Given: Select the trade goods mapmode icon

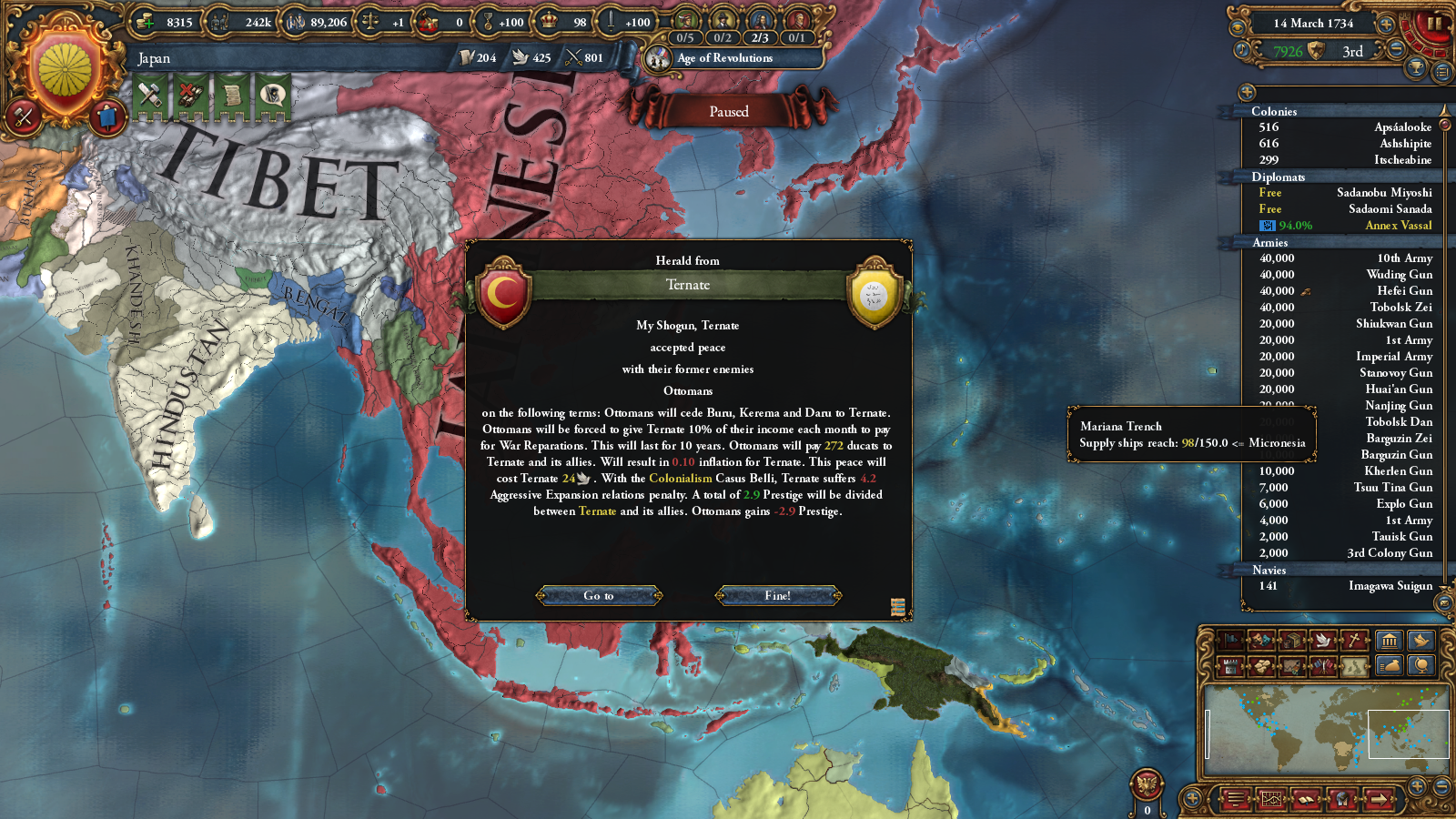Looking at the screenshot, I should pos(1292,640).
